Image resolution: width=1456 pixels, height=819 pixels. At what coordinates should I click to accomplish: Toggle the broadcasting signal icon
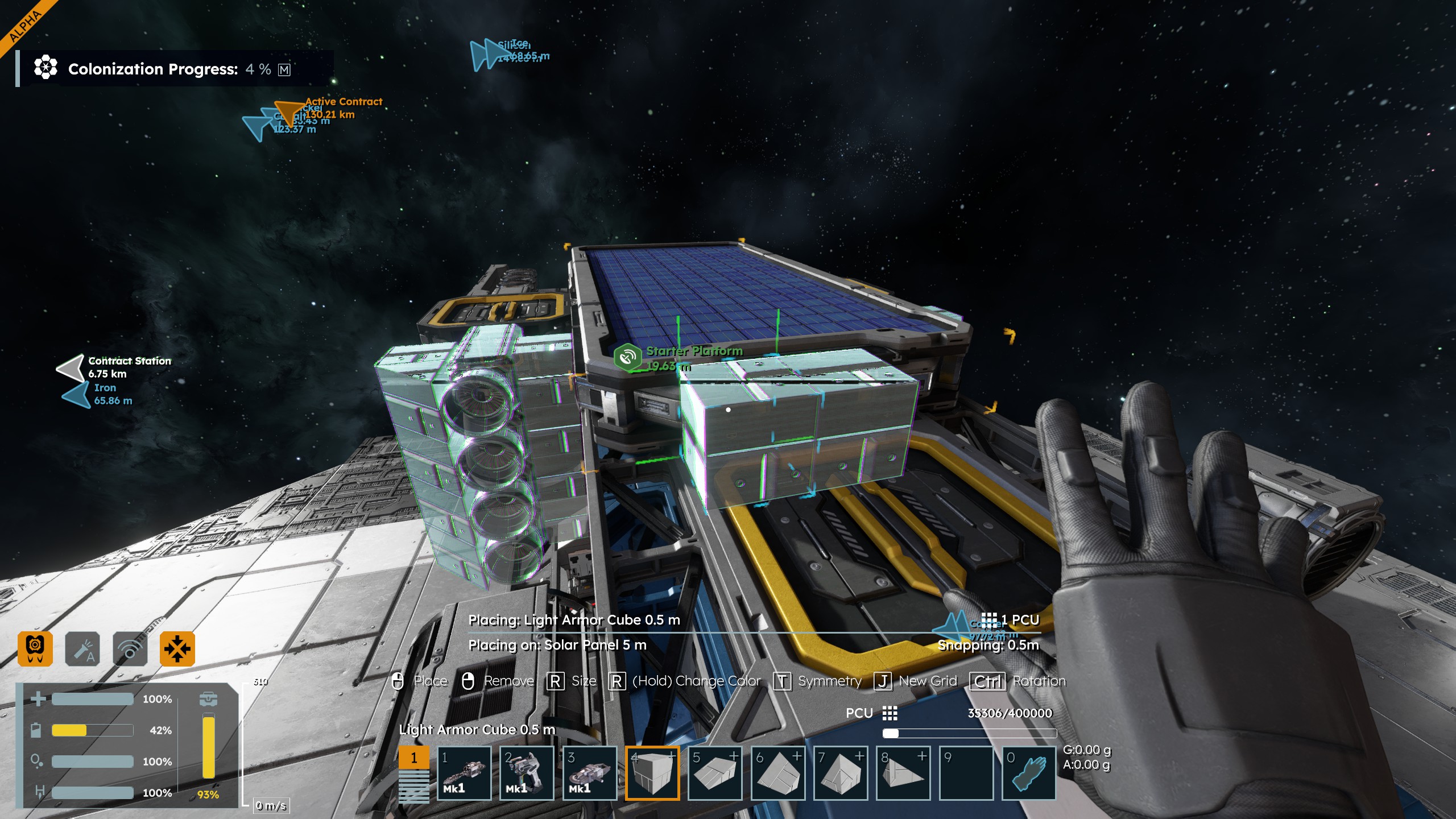130,648
